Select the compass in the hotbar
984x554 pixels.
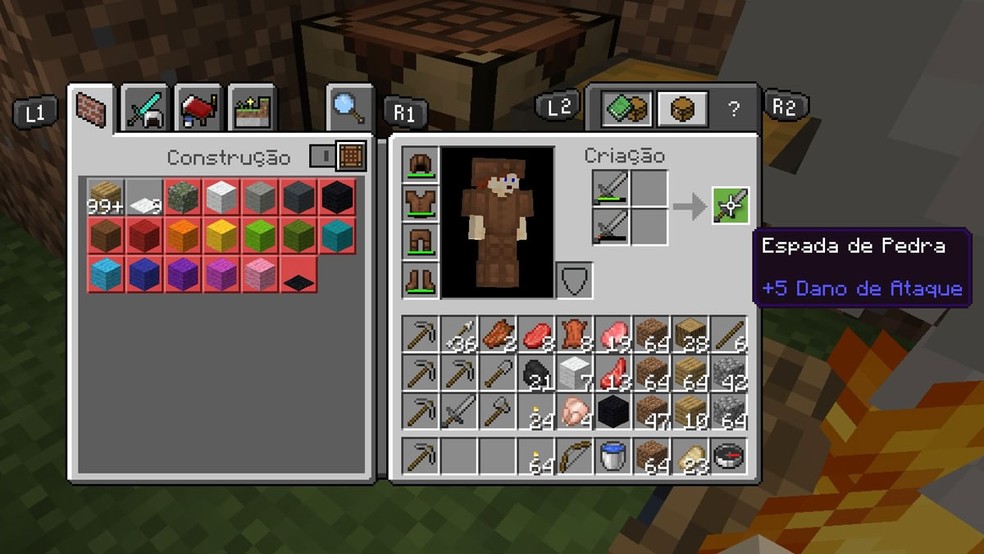click(727, 456)
